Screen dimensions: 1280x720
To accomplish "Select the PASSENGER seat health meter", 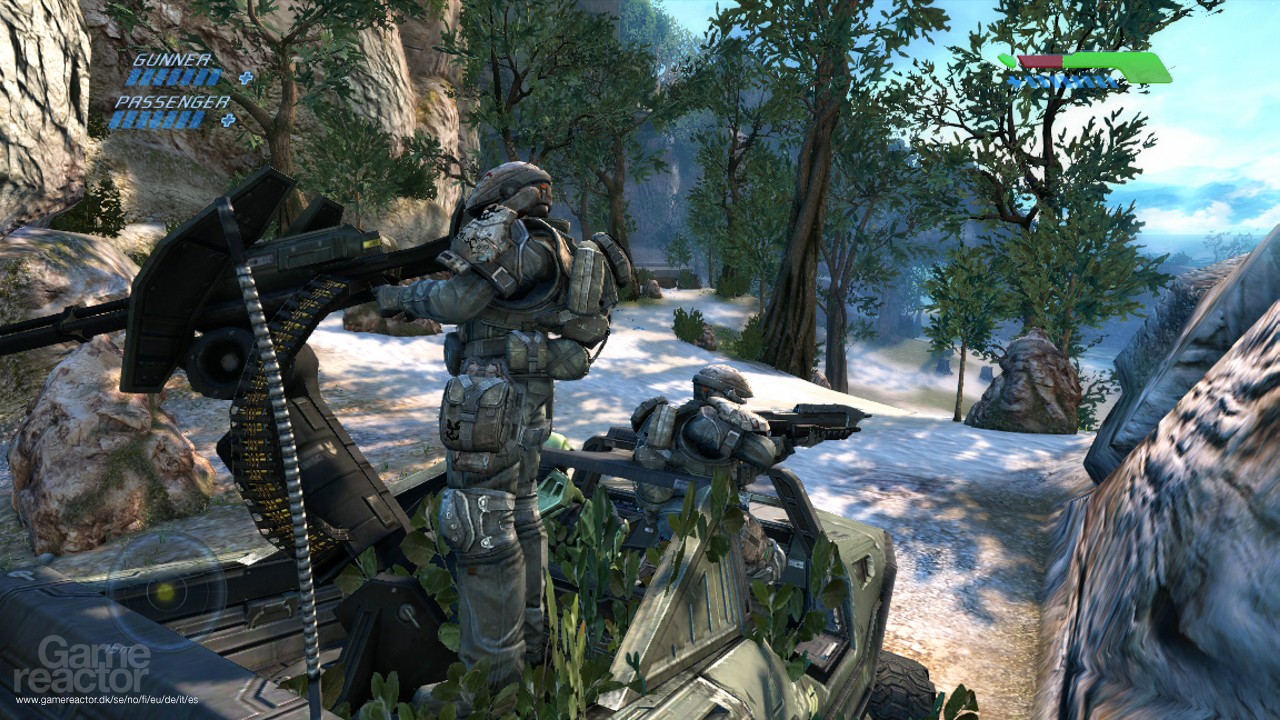I will (160, 118).
